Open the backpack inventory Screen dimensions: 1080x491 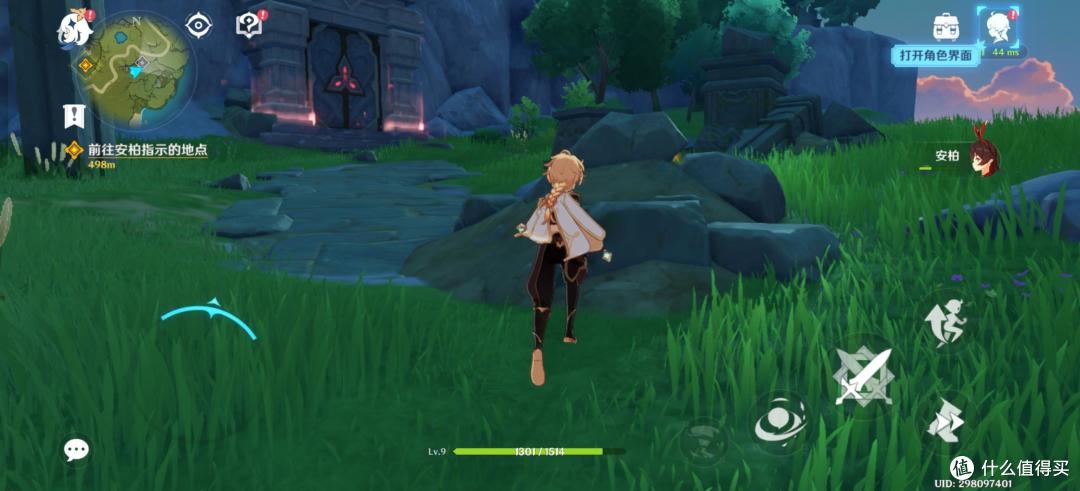(946, 26)
